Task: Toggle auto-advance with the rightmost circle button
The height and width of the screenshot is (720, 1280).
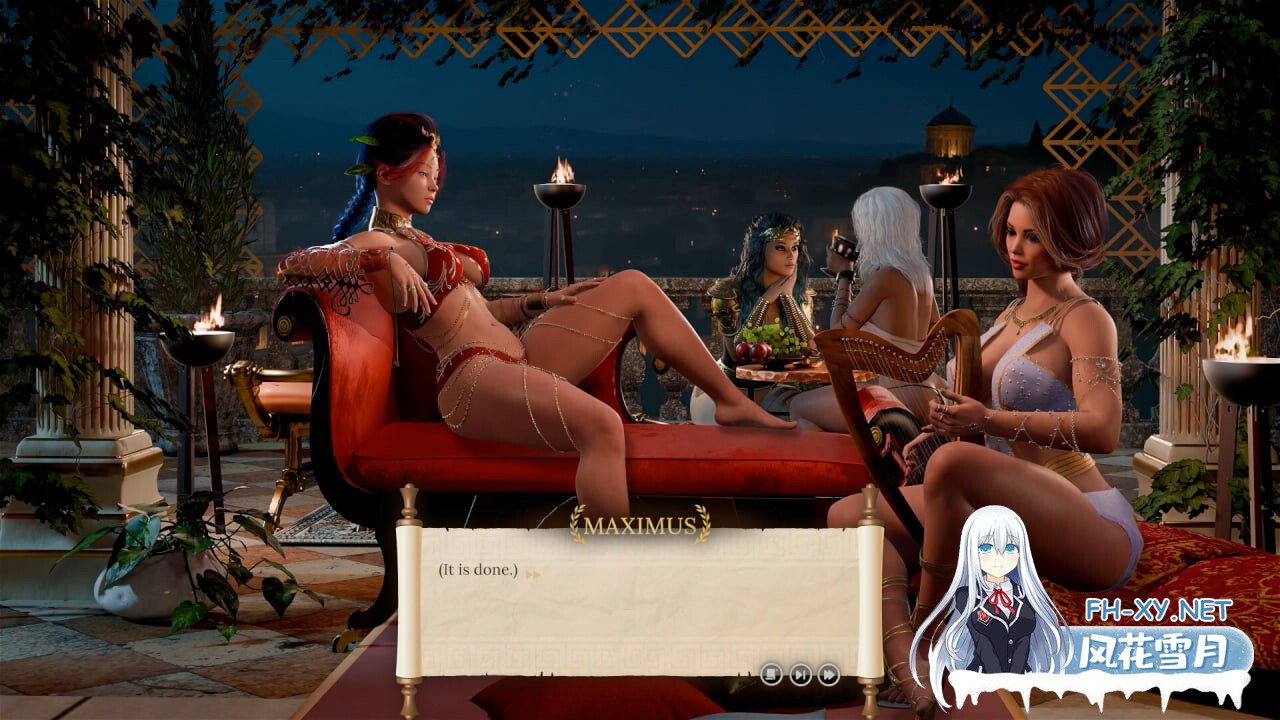Action: tap(828, 674)
